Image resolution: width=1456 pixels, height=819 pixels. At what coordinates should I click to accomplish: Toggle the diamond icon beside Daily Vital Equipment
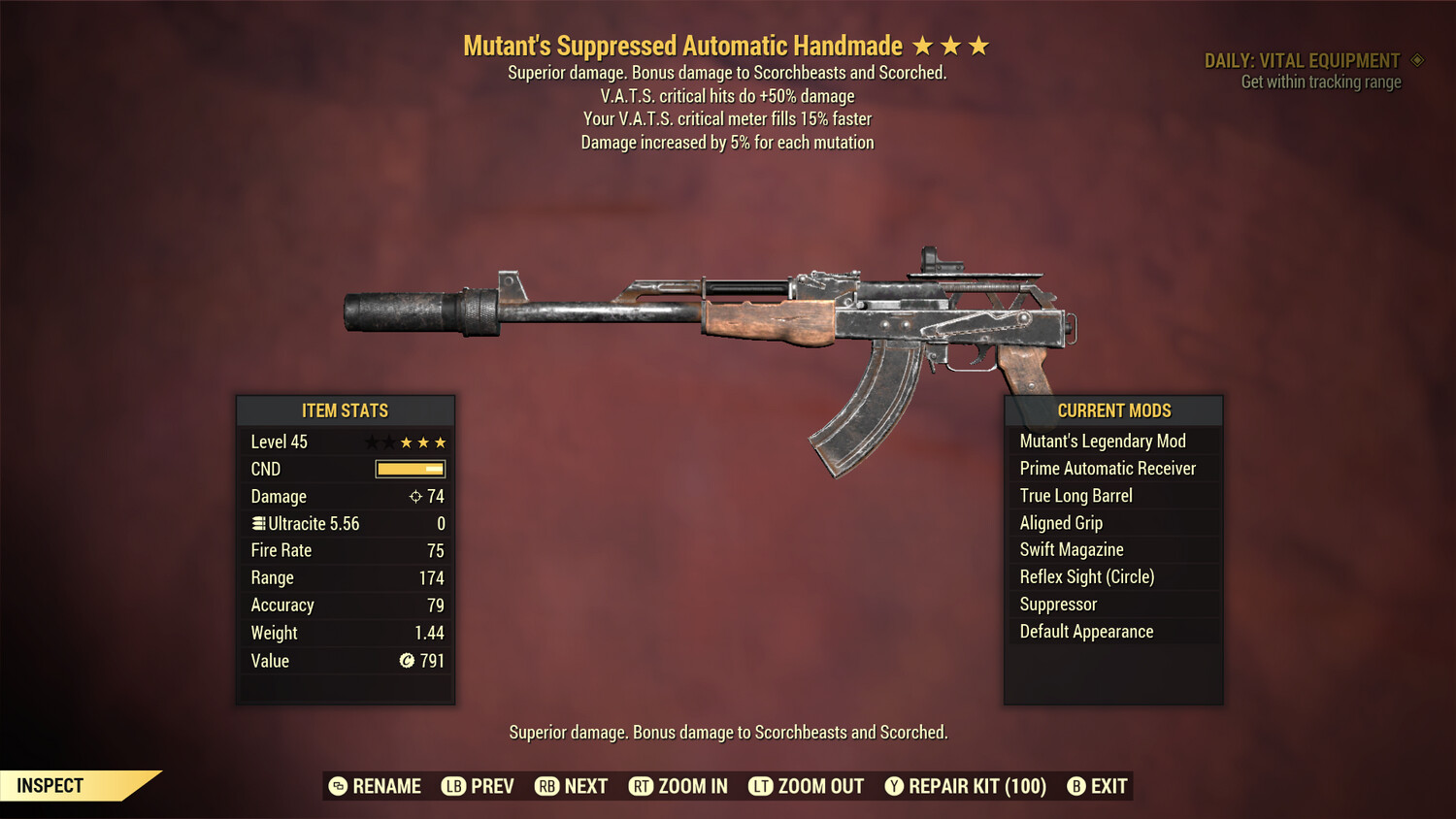[x=1417, y=59]
